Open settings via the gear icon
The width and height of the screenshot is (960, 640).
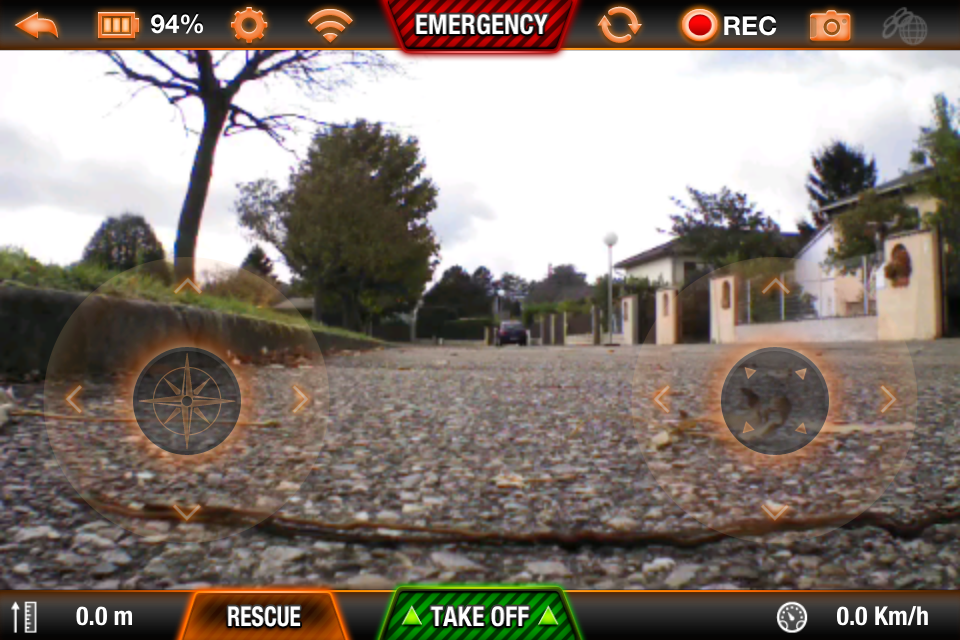(249, 24)
